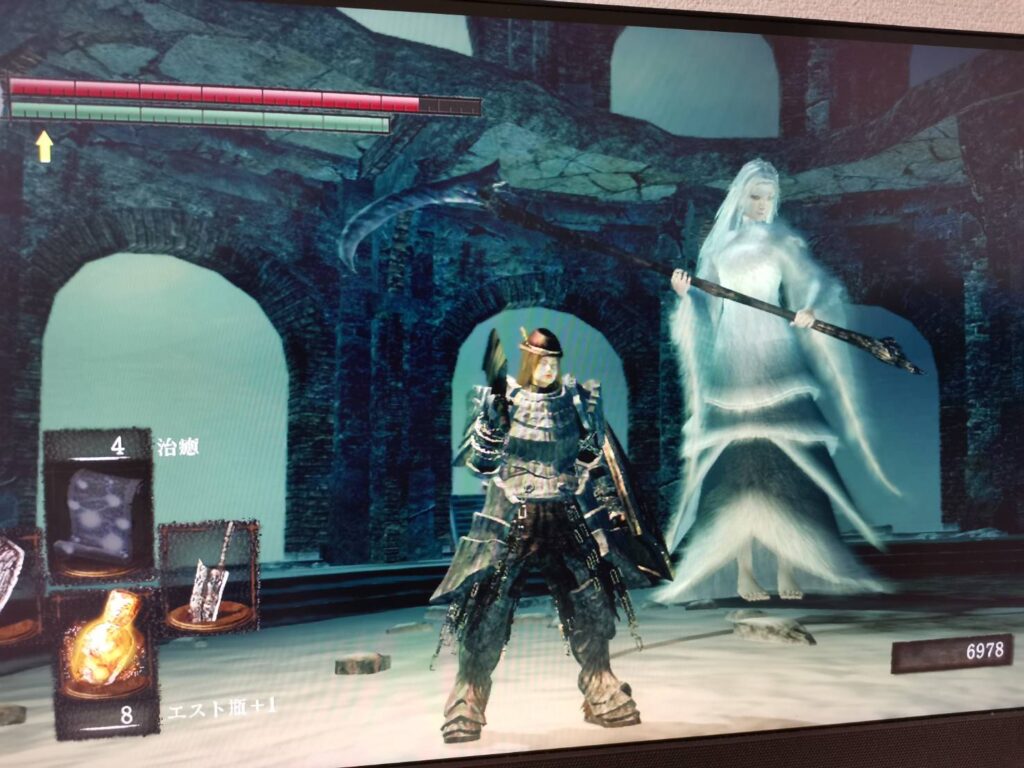Select the Heal miracle spell slot
This screenshot has height=768, width=1024.
pos(97,512)
